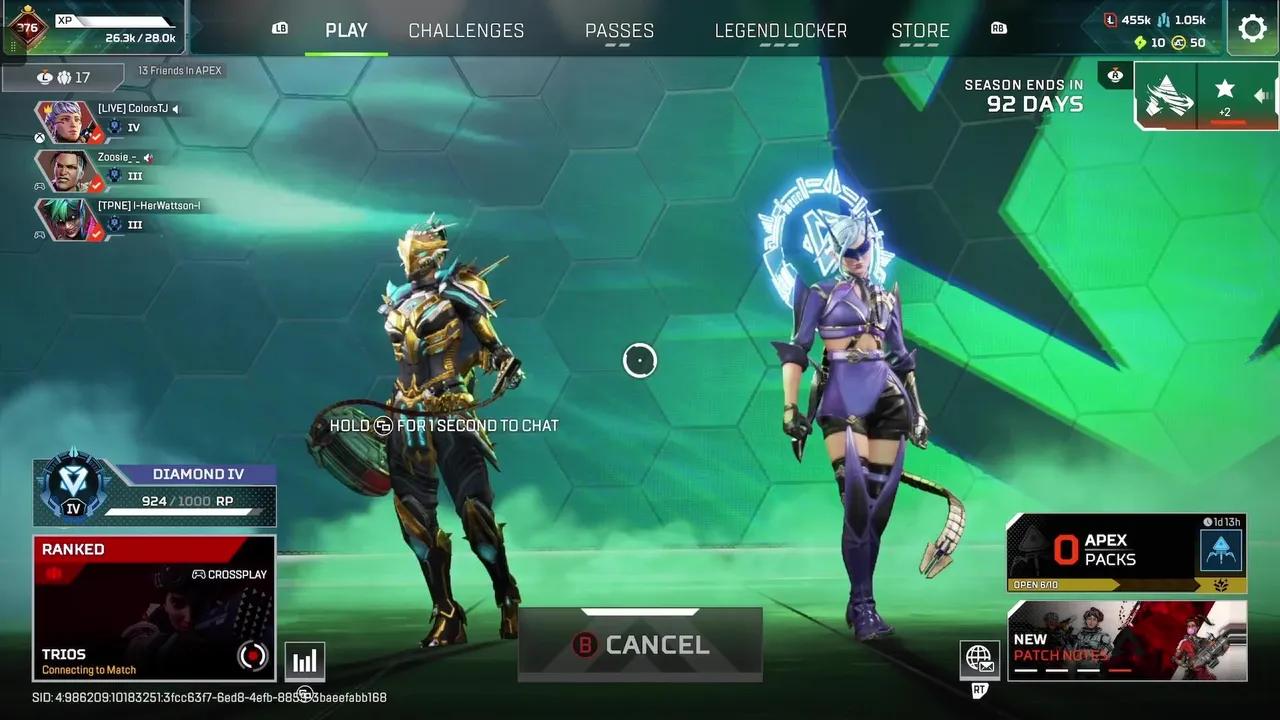Open the club/friends icon showing 17

[65, 77]
